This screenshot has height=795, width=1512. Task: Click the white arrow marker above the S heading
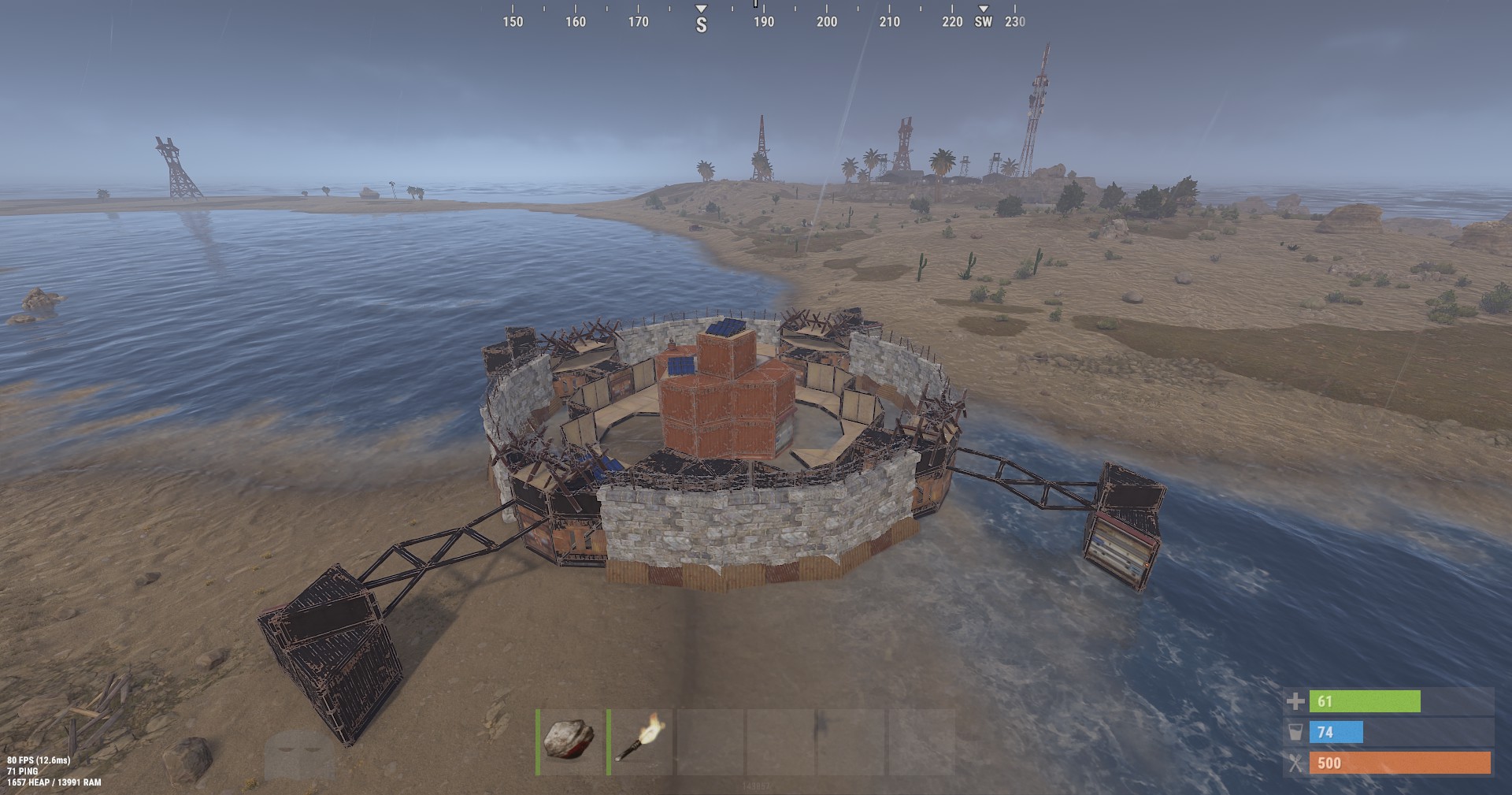pyautogui.click(x=699, y=7)
